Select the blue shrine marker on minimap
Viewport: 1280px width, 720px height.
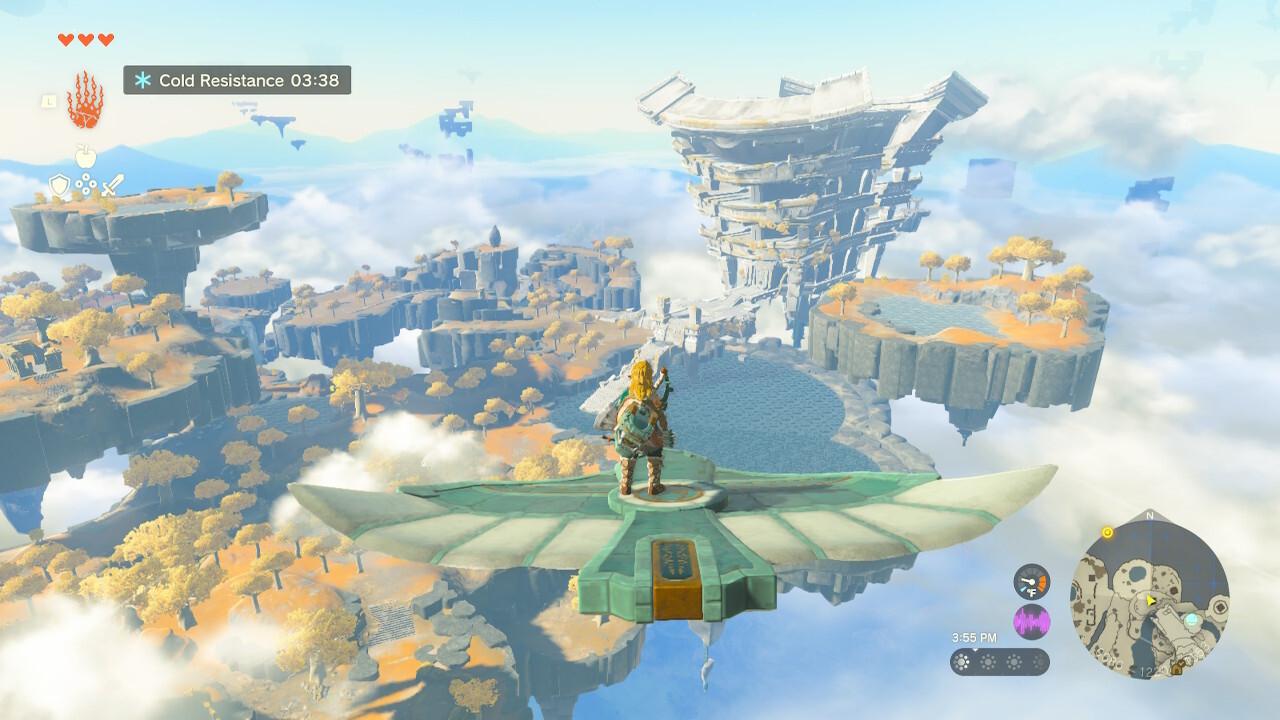pos(1191,620)
